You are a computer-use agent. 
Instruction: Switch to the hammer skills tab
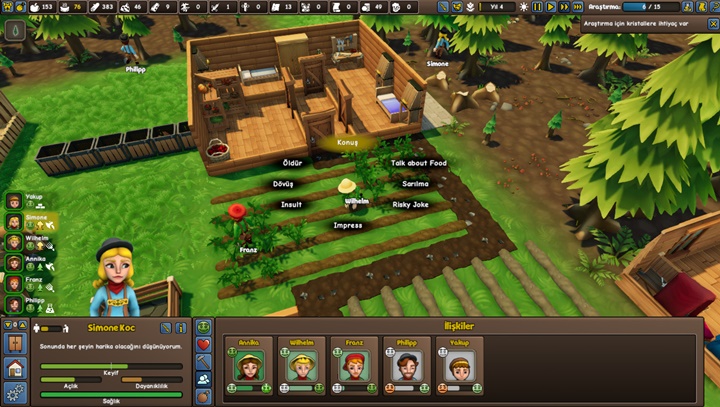(204, 361)
